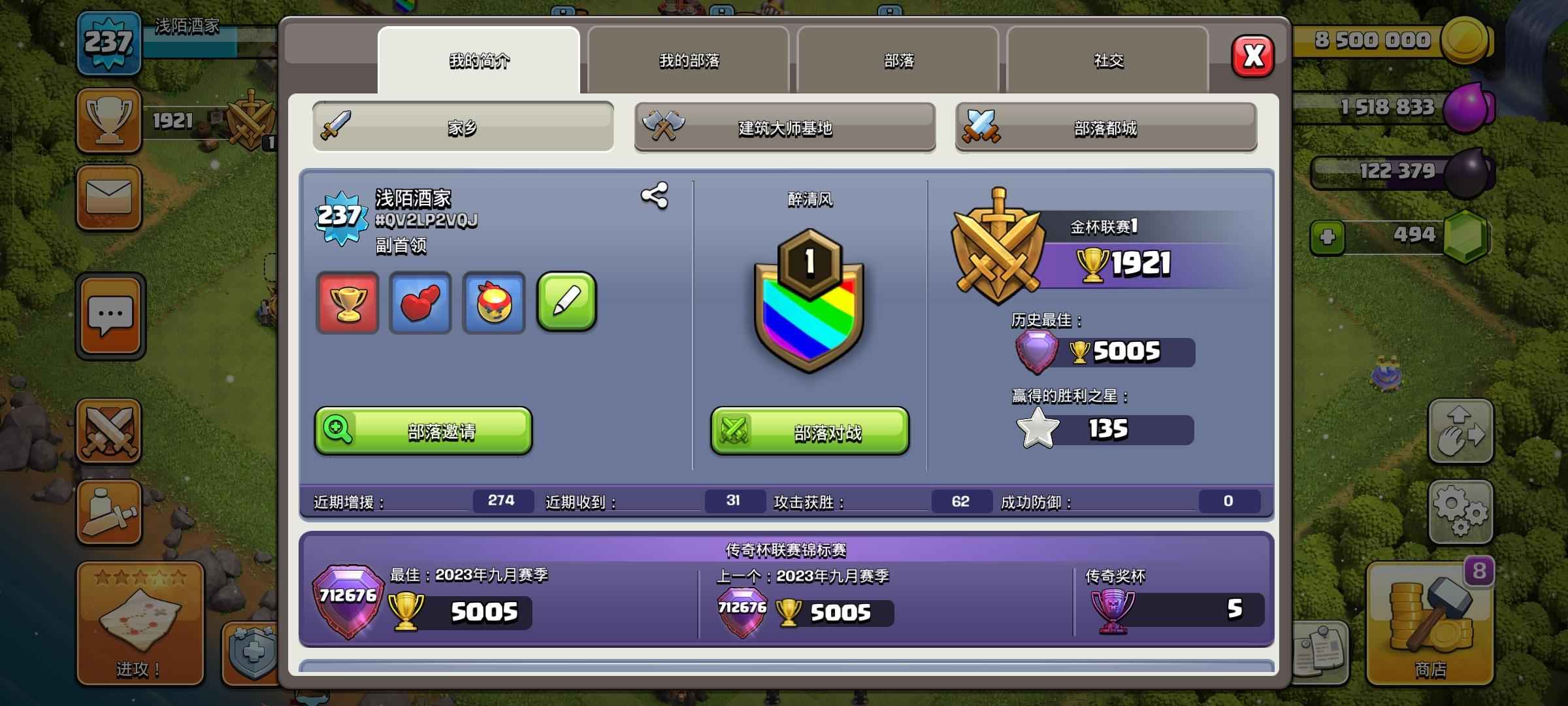Open the 商店 shop
This screenshot has width=1568, height=706.
(1430, 624)
